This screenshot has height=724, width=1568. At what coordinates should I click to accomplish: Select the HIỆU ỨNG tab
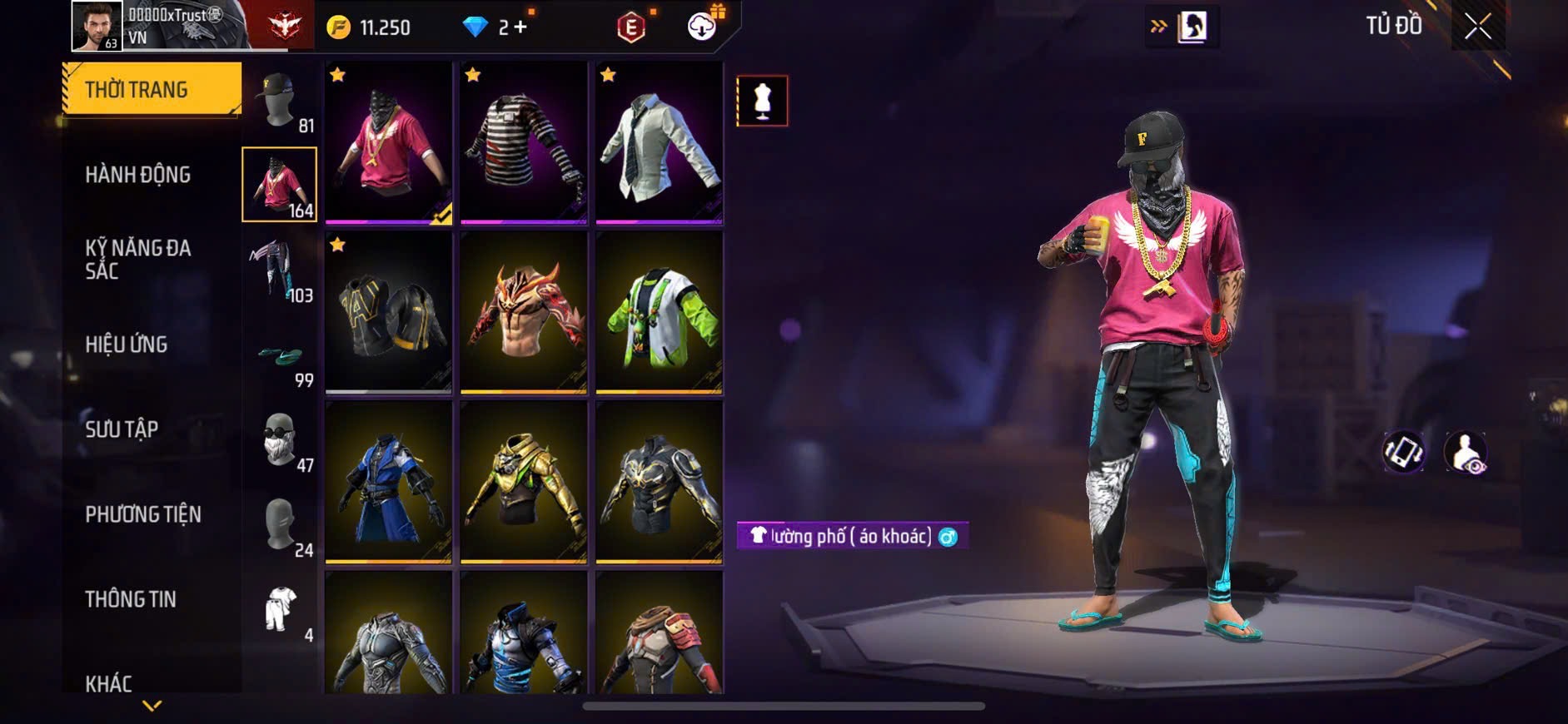coord(127,345)
